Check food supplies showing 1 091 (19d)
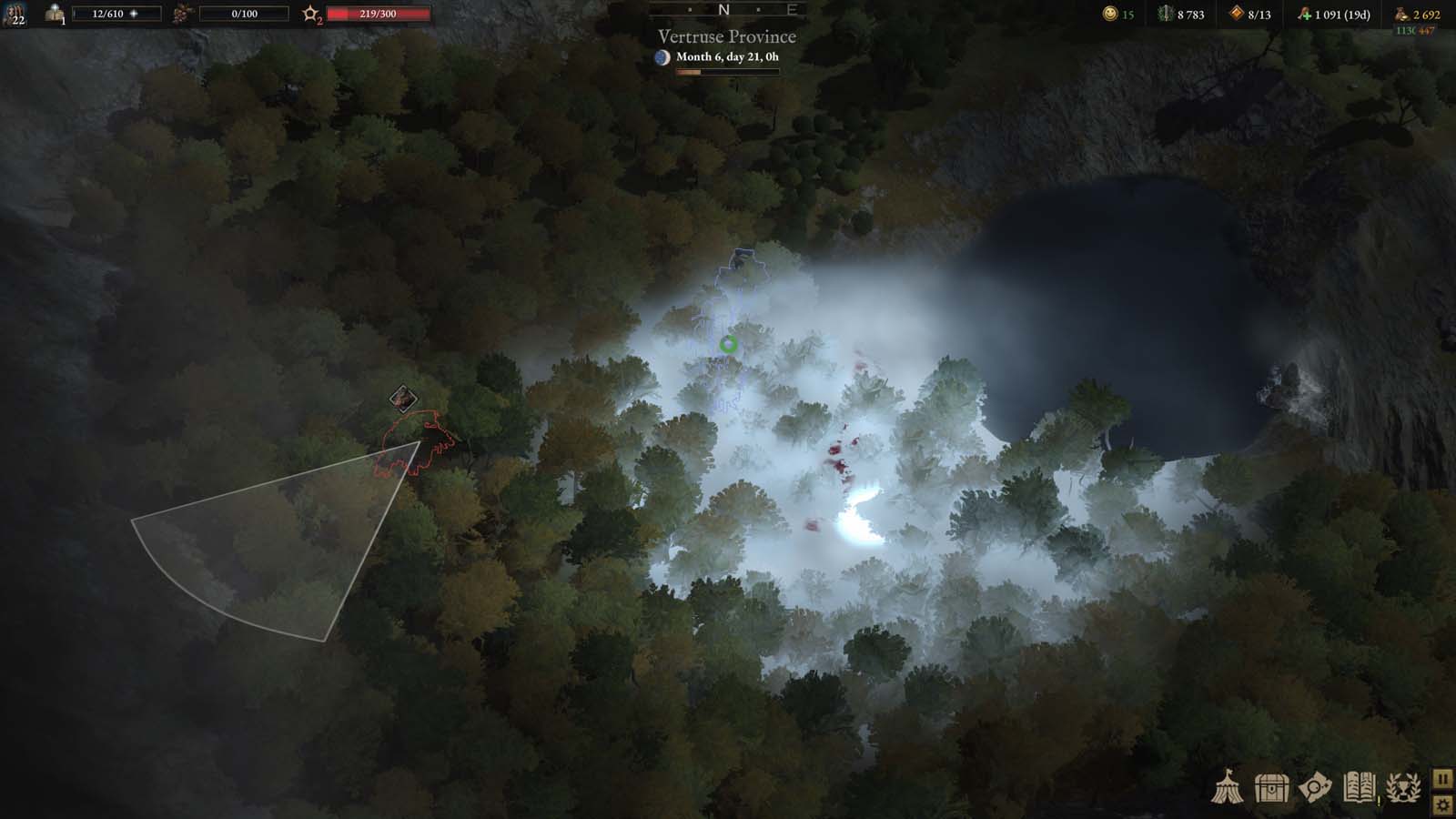 pos(1303,15)
